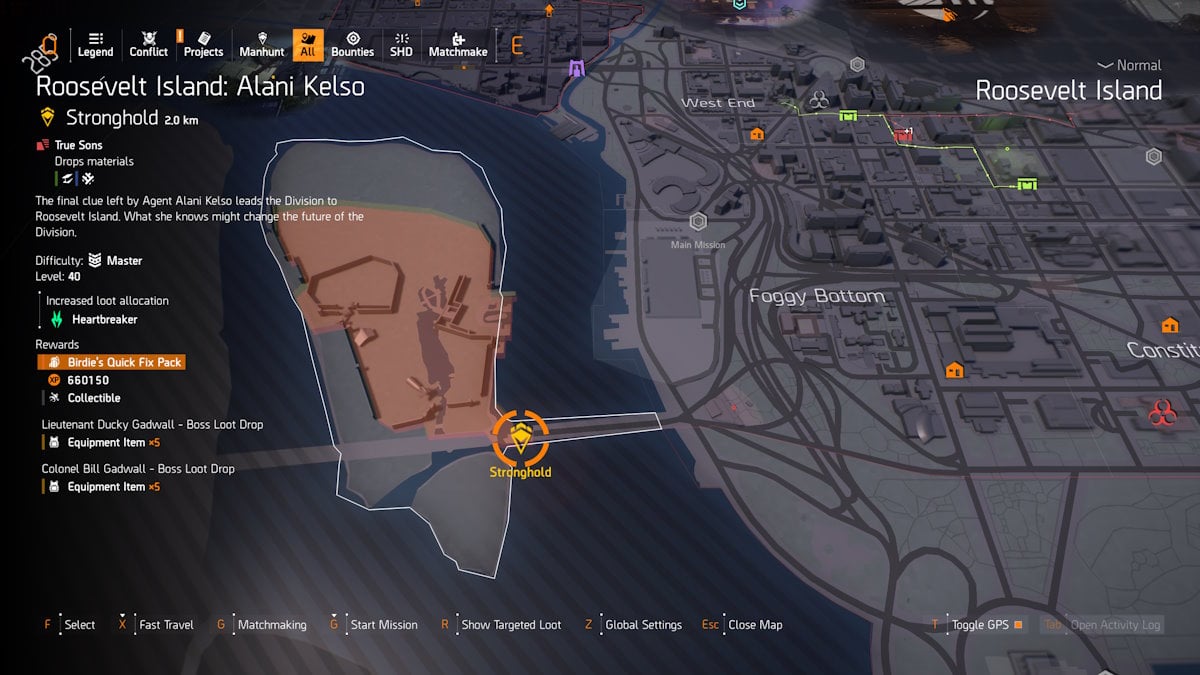
Task: Switch to the Conflict tab
Action: pos(149,44)
